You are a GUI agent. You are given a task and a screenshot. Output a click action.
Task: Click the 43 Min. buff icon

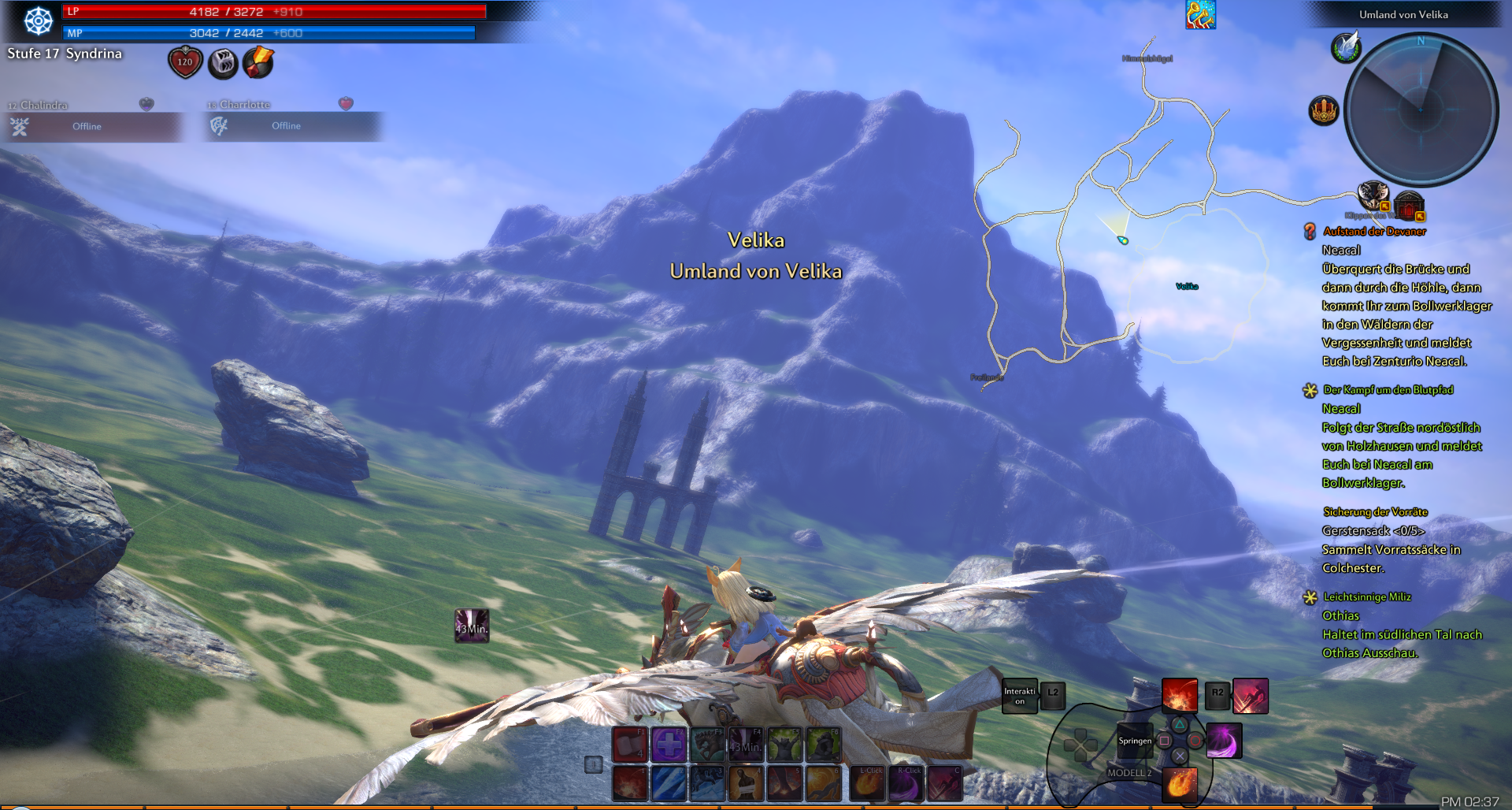coord(472,626)
